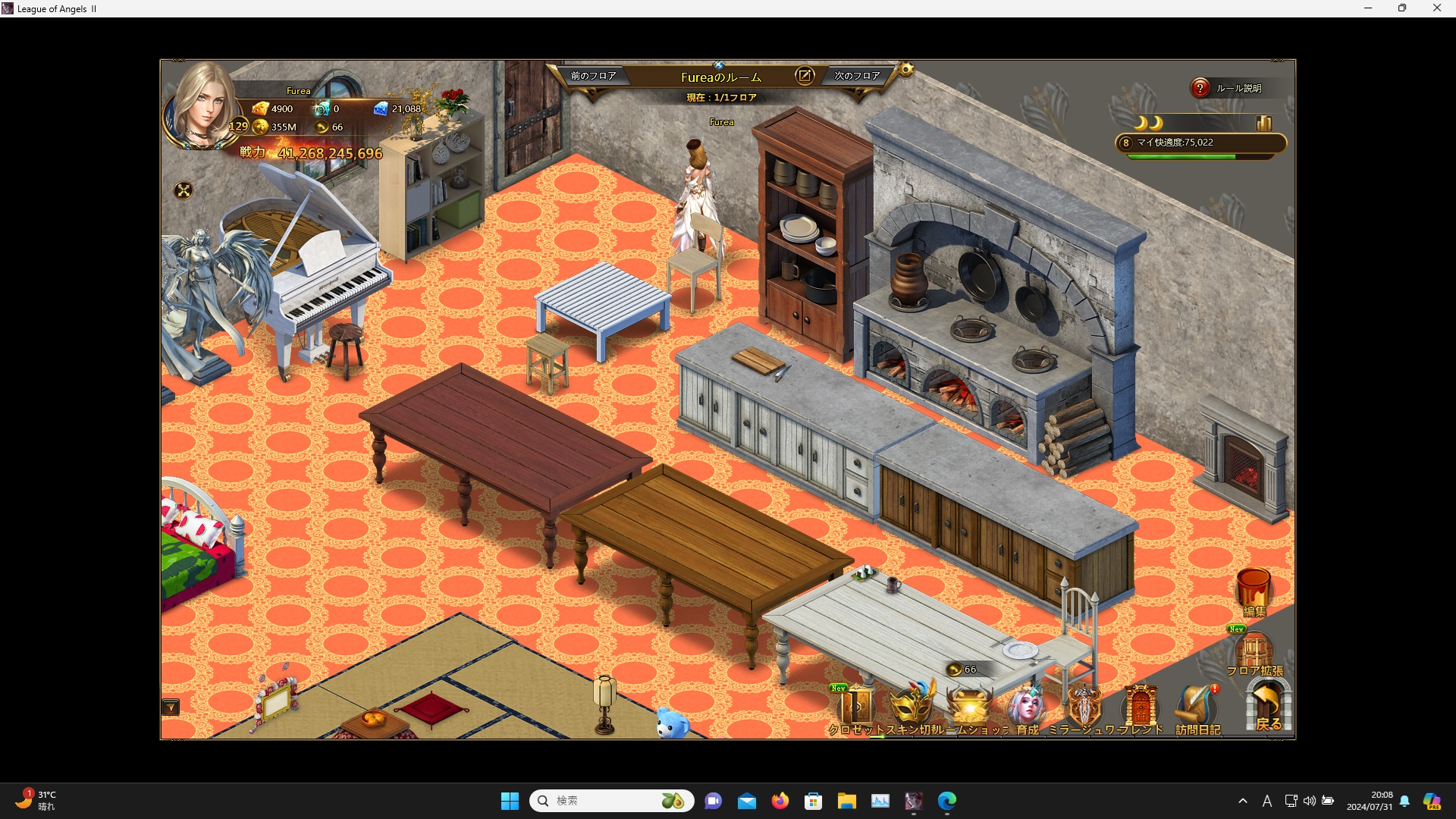Open the visit diary (訪問日記) scroll
This screenshot has width=1456, height=819.
[1197, 708]
